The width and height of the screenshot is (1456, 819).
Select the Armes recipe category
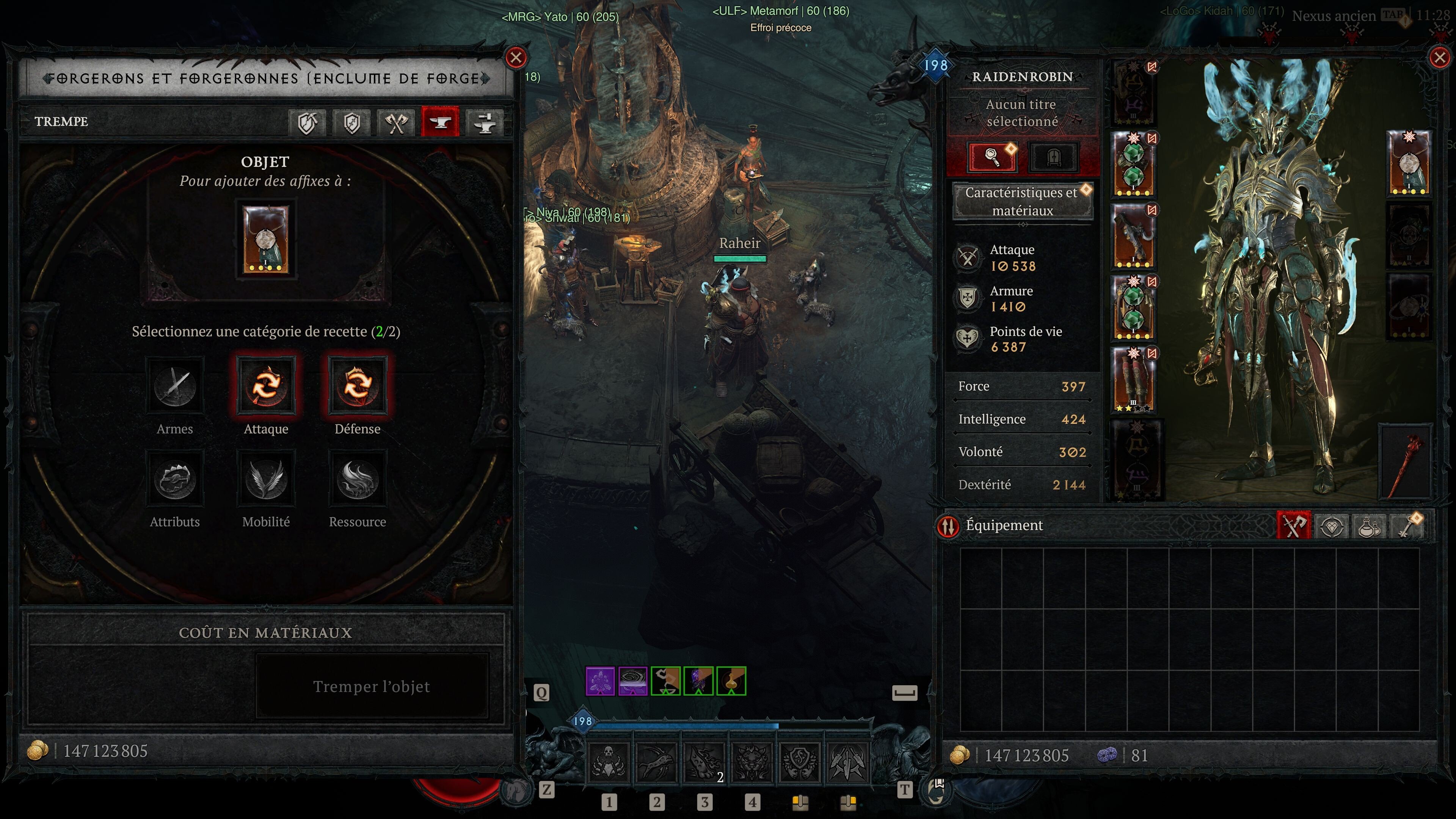[x=175, y=386]
